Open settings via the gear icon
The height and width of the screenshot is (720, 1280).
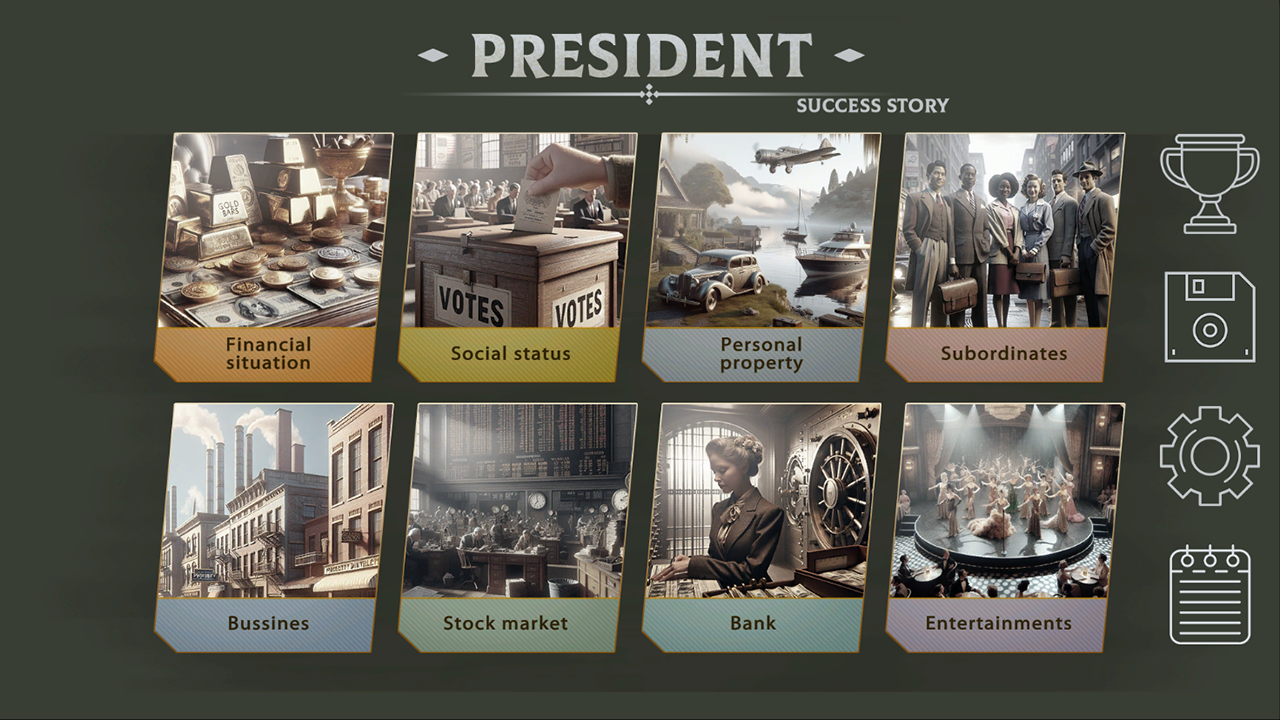1209,456
